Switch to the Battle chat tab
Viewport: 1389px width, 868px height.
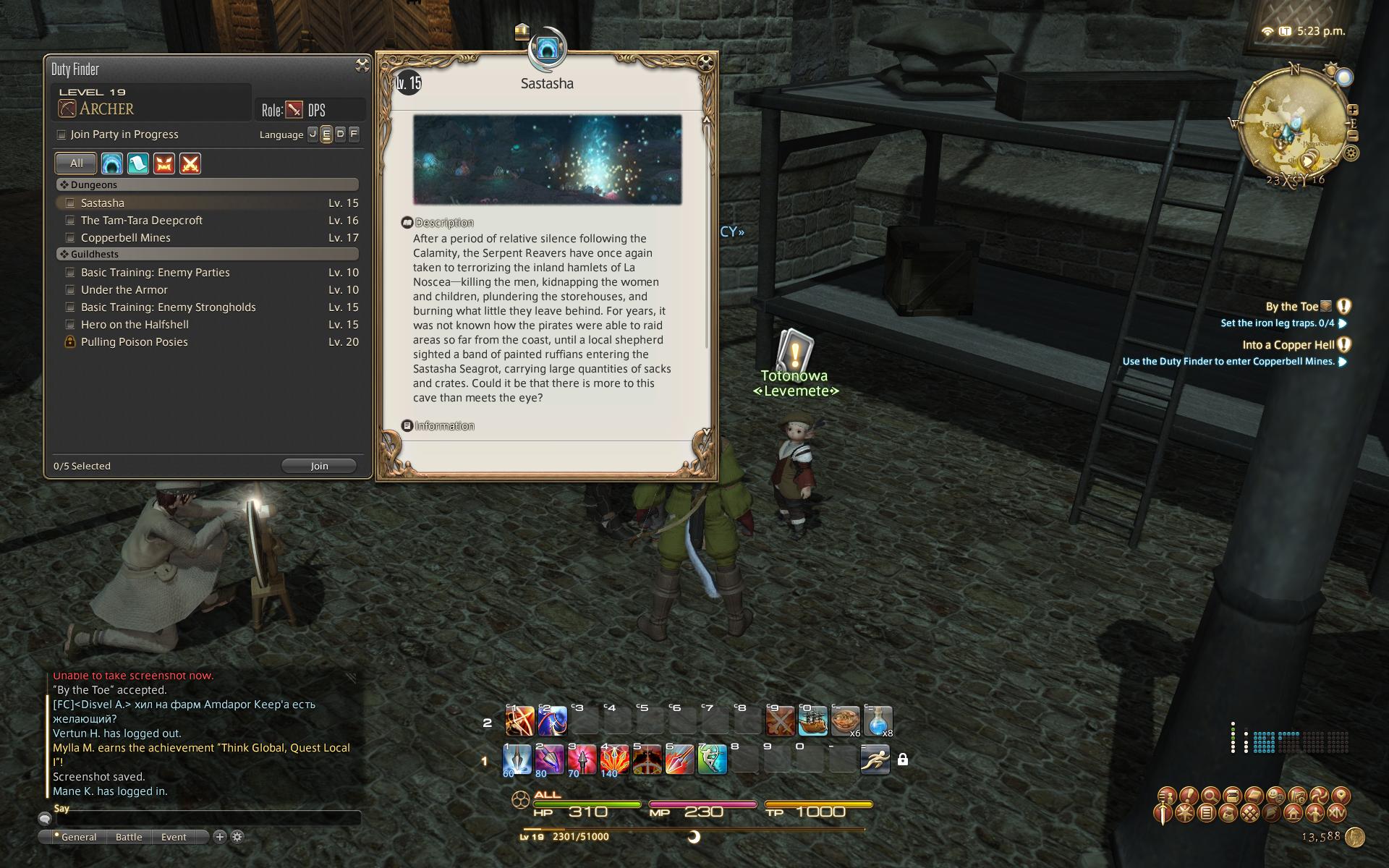[x=129, y=837]
